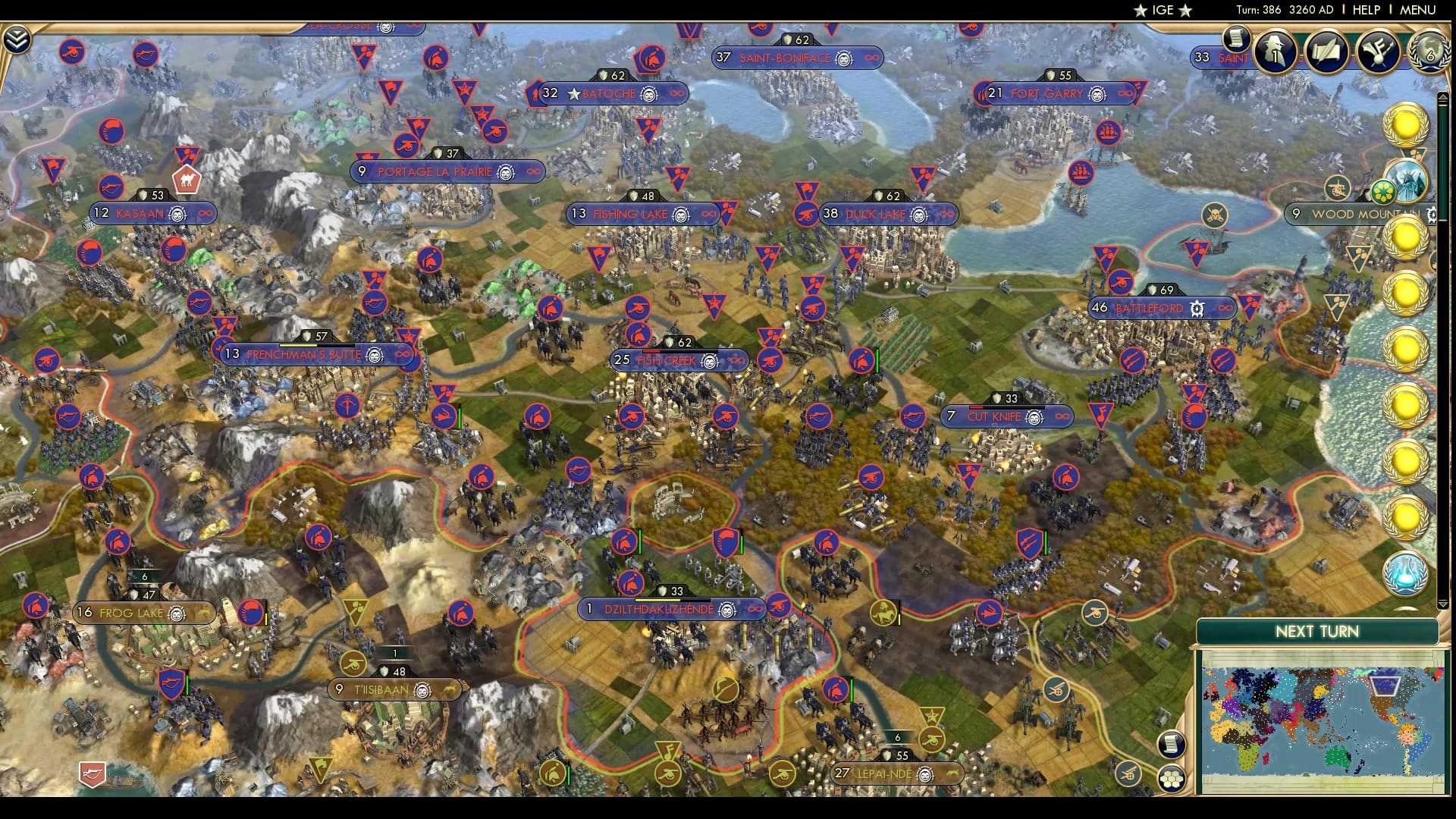Screen dimensions: 1456x819
Task: Click the topmost gold medal notification
Action: tap(1404, 124)
